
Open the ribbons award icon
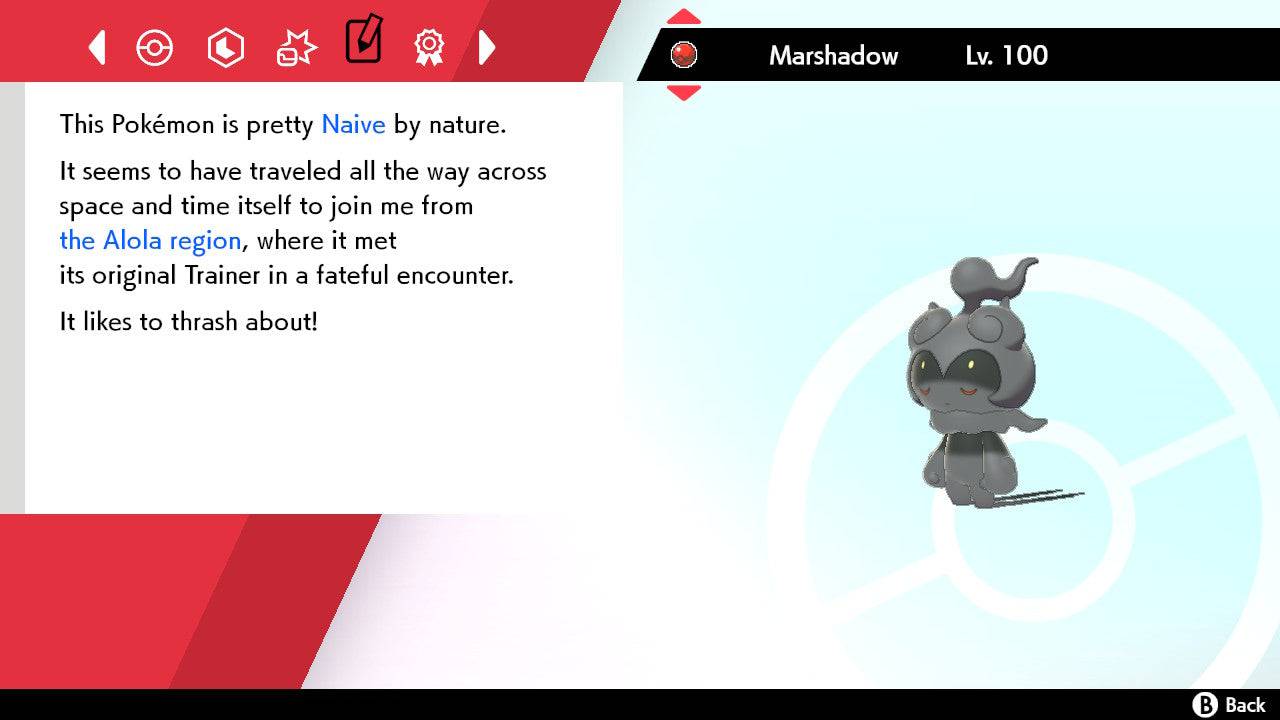[429, 47]
